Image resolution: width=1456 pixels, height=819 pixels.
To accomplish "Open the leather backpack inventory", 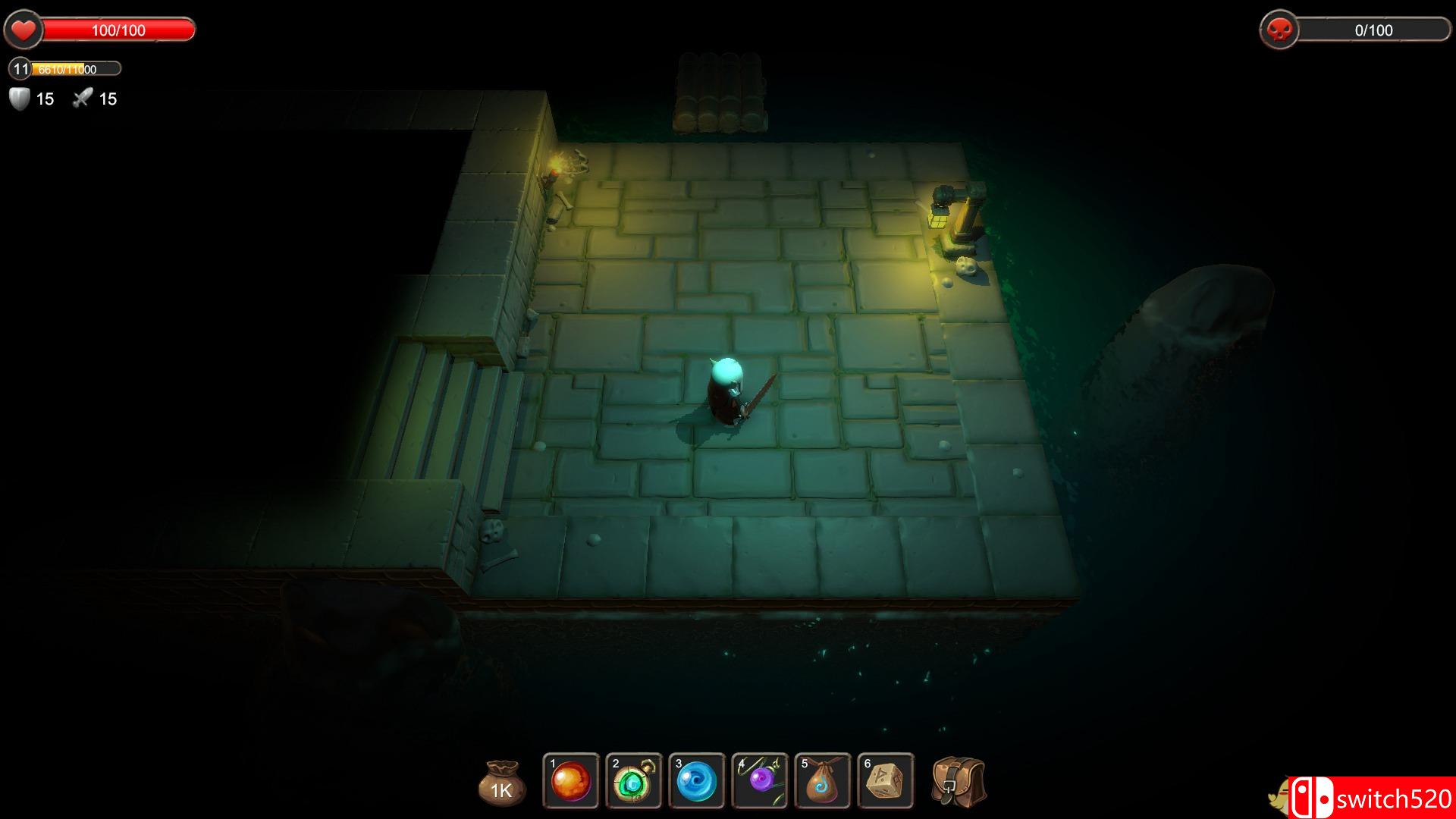I will coord(959,782).
